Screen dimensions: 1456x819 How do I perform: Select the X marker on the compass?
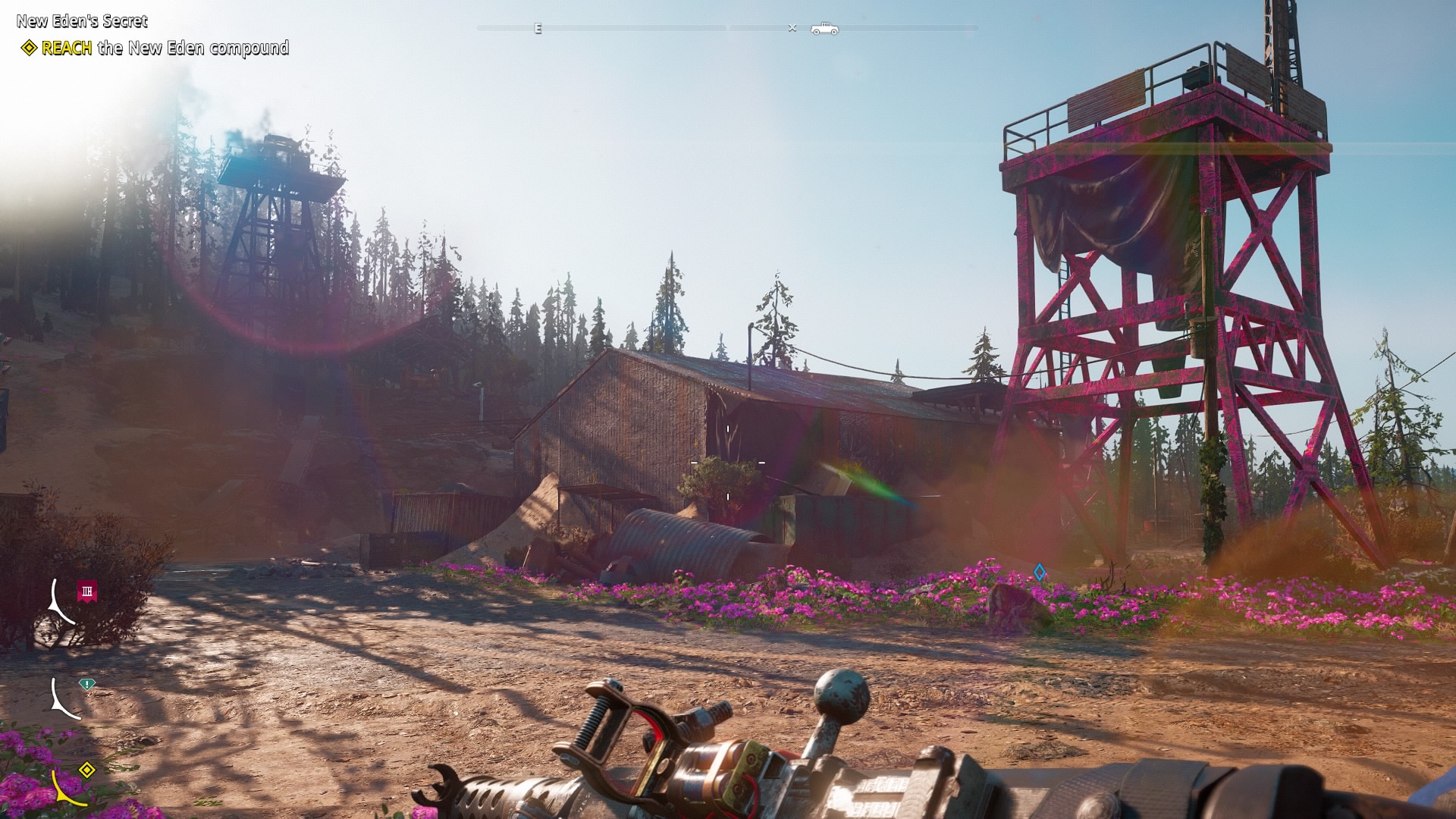(792, 29)
